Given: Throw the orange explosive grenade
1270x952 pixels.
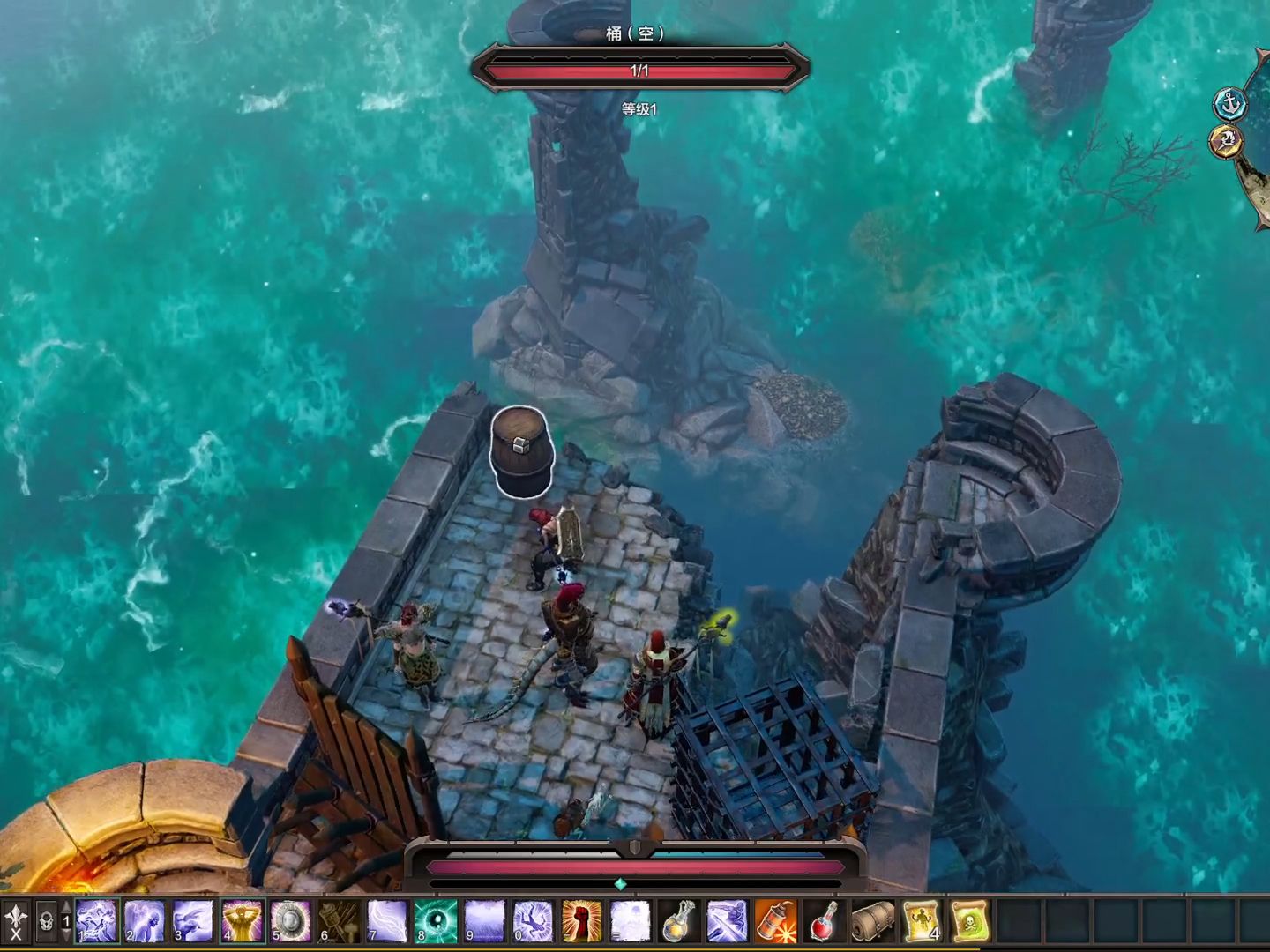Looking at the screenshot, I should (x=775, y=921).
